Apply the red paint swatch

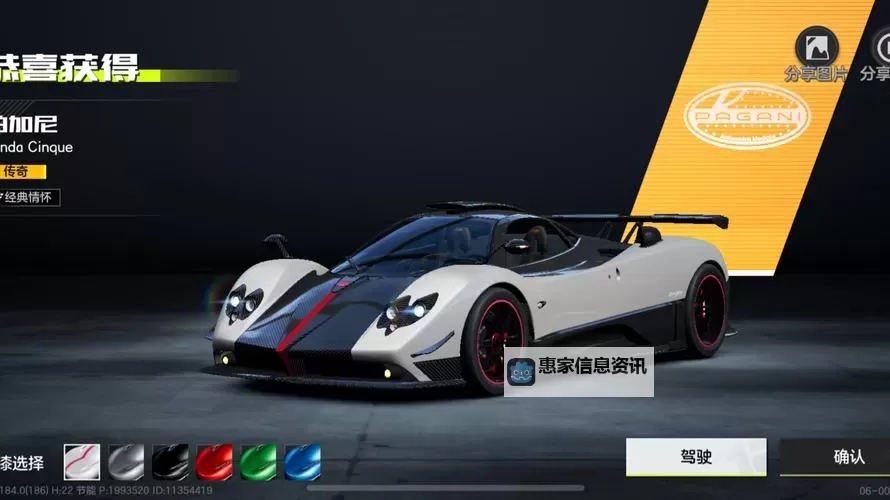pos(214,462)
